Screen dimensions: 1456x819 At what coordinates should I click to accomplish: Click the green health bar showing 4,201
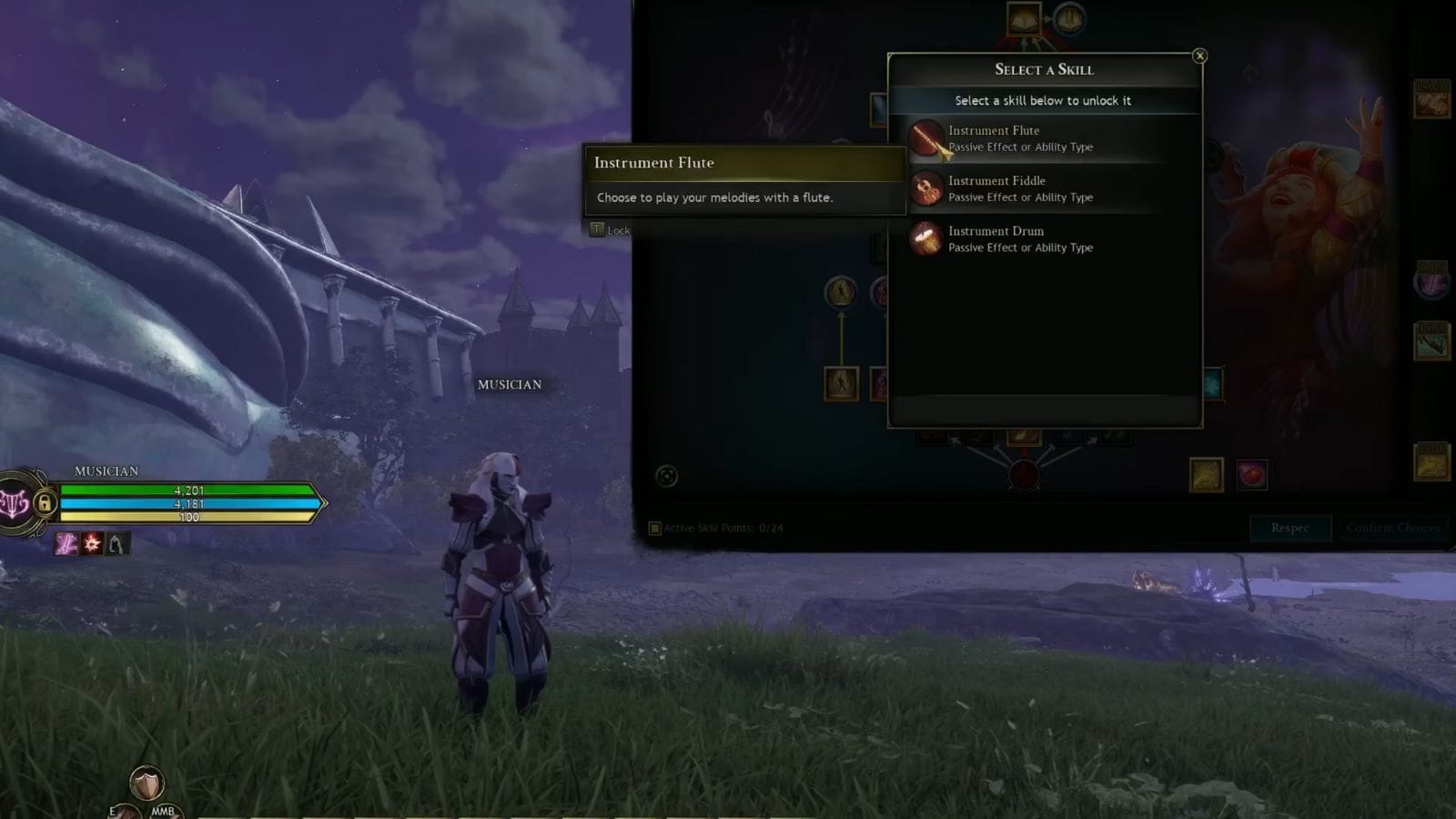coord(189,490)
